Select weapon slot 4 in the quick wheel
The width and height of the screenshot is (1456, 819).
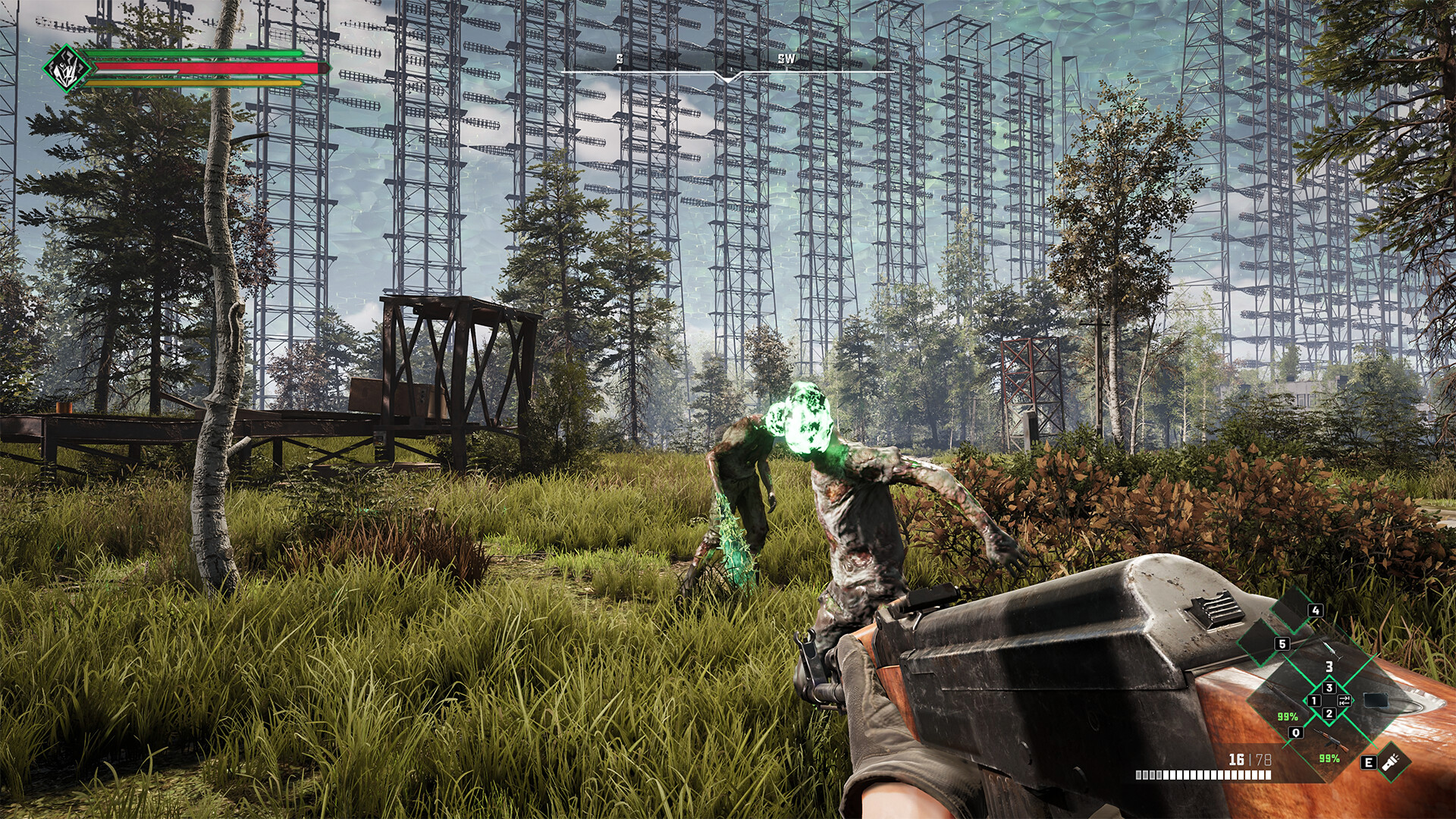1315,611
